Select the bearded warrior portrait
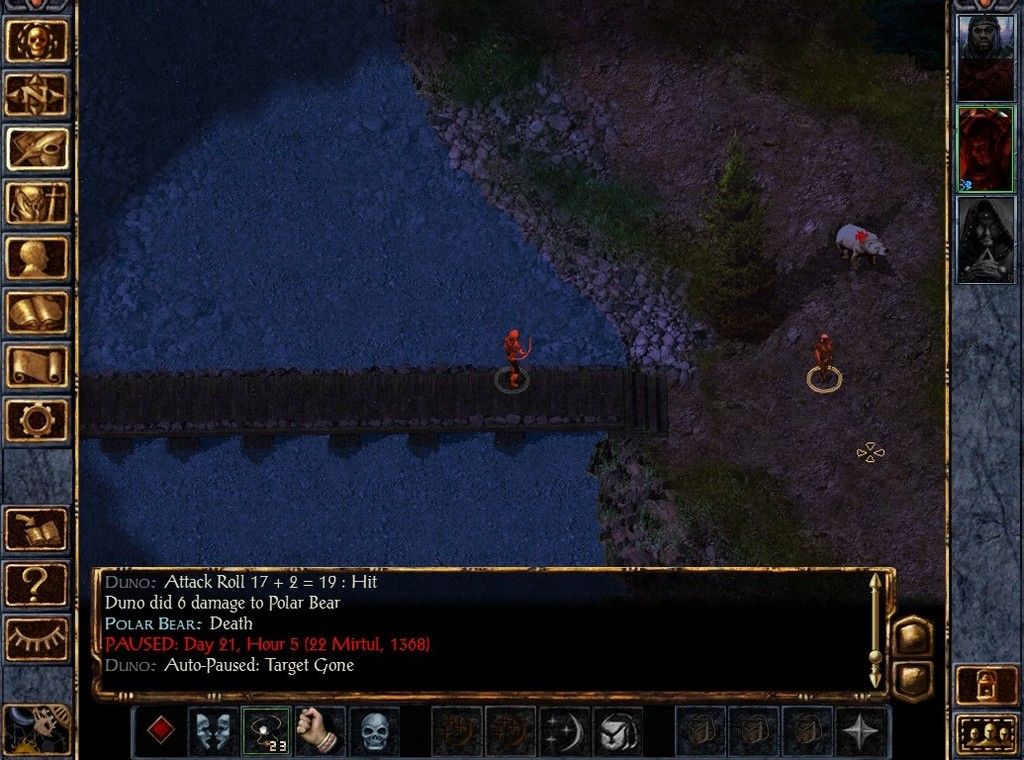The width and height of the screenshot is (1024, 760). click(x=985, y=57)
